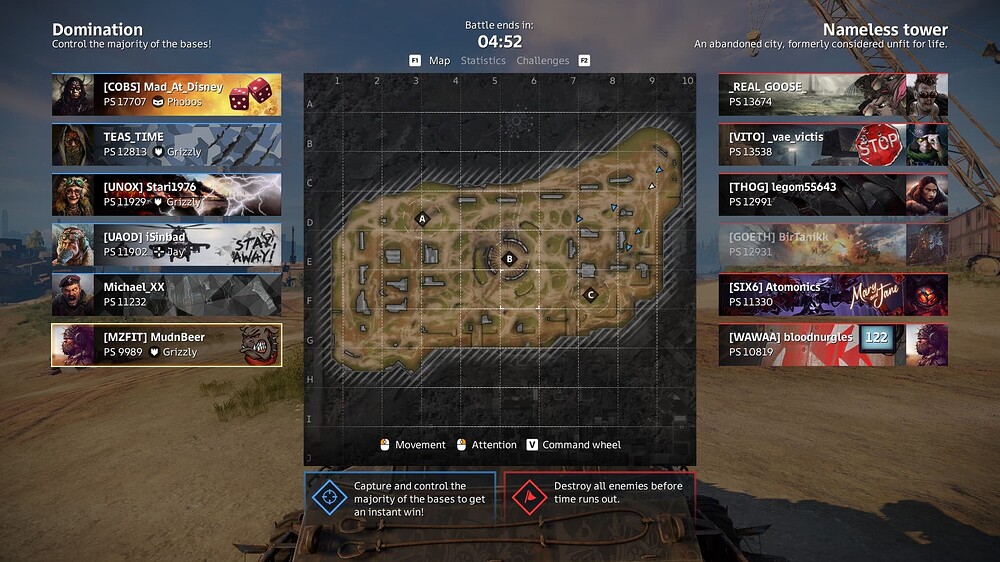Select enemy _REAL_GOOSE_ player row
The image size is (1000, 562).
833,94
